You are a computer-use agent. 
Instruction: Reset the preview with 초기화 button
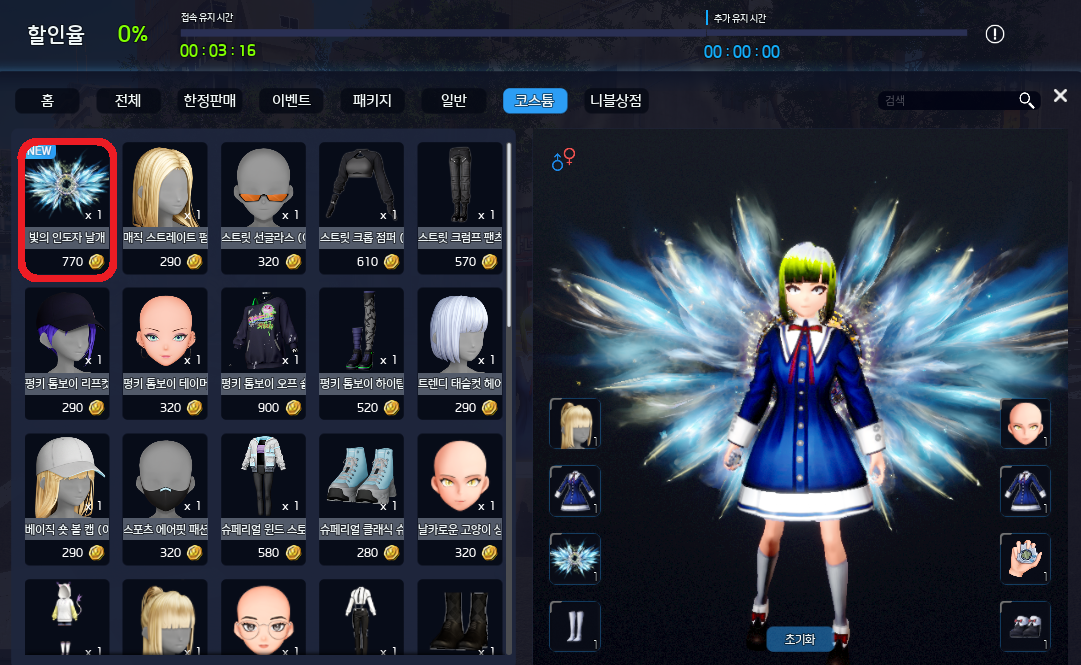pos(799,640)
